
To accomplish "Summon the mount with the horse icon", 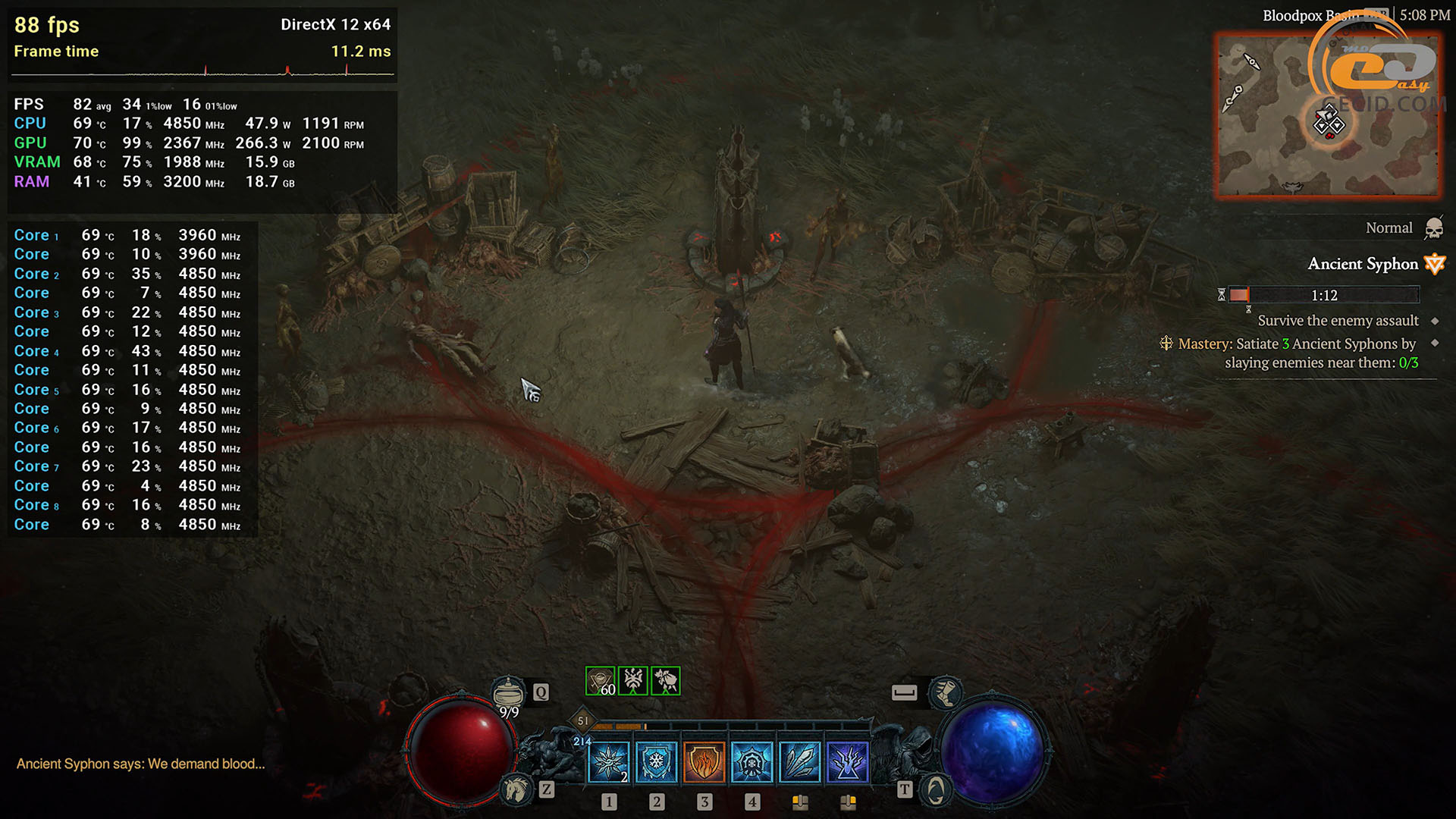I will [516, 789].
